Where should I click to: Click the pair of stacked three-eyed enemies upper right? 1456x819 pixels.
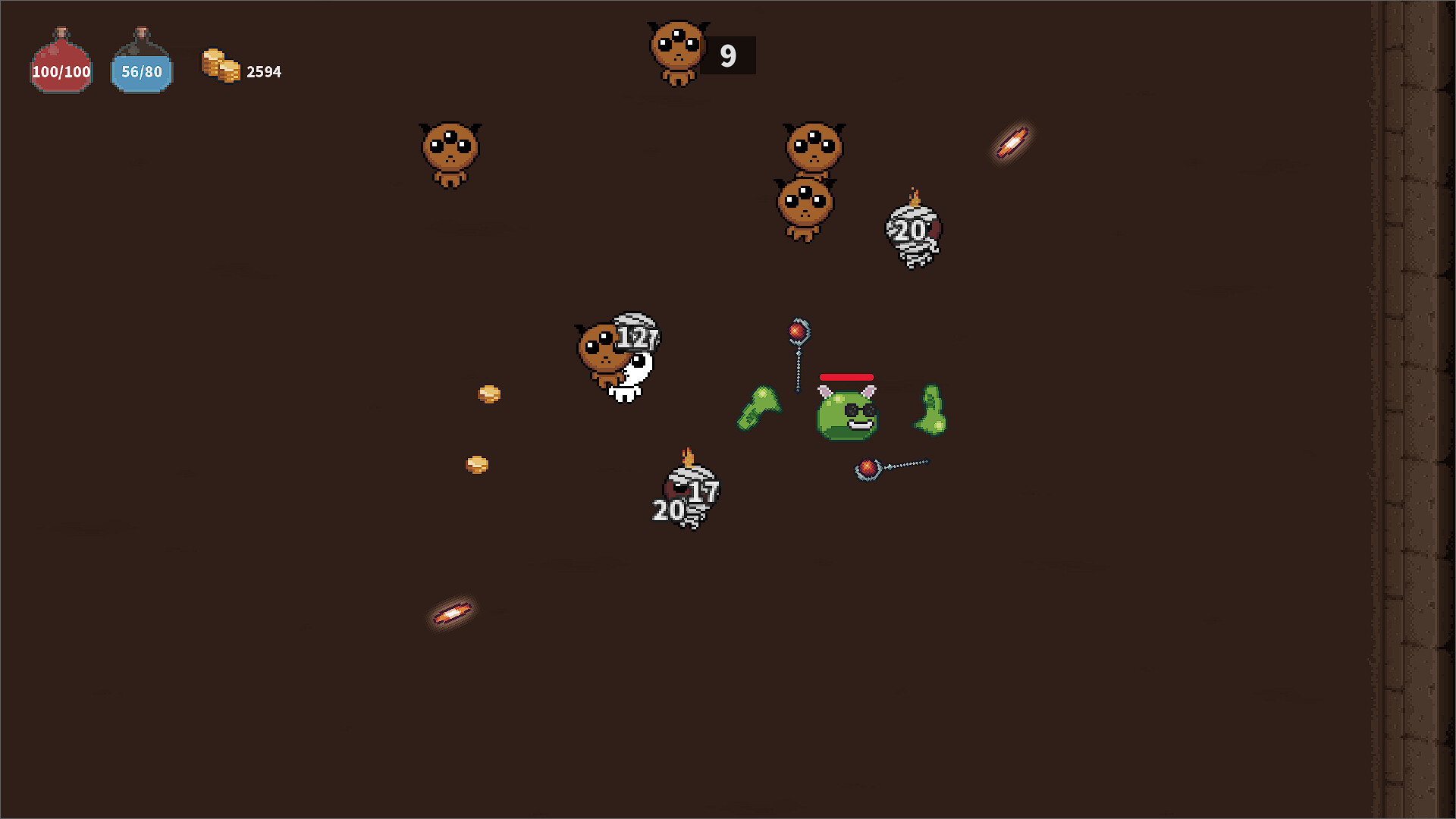(x=810, y=182)
